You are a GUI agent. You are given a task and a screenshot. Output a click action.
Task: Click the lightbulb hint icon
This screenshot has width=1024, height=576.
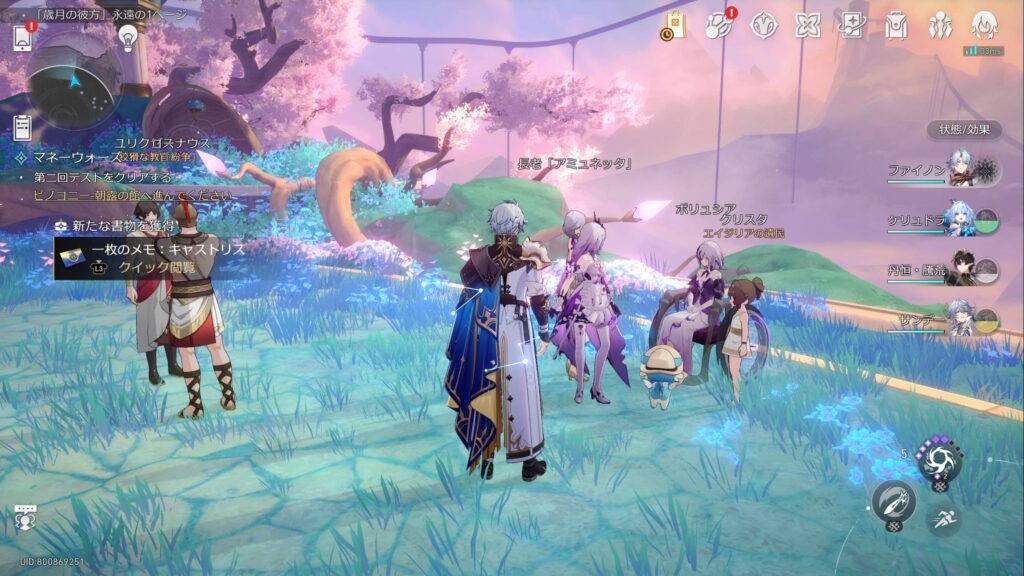[x=128, y=37]
